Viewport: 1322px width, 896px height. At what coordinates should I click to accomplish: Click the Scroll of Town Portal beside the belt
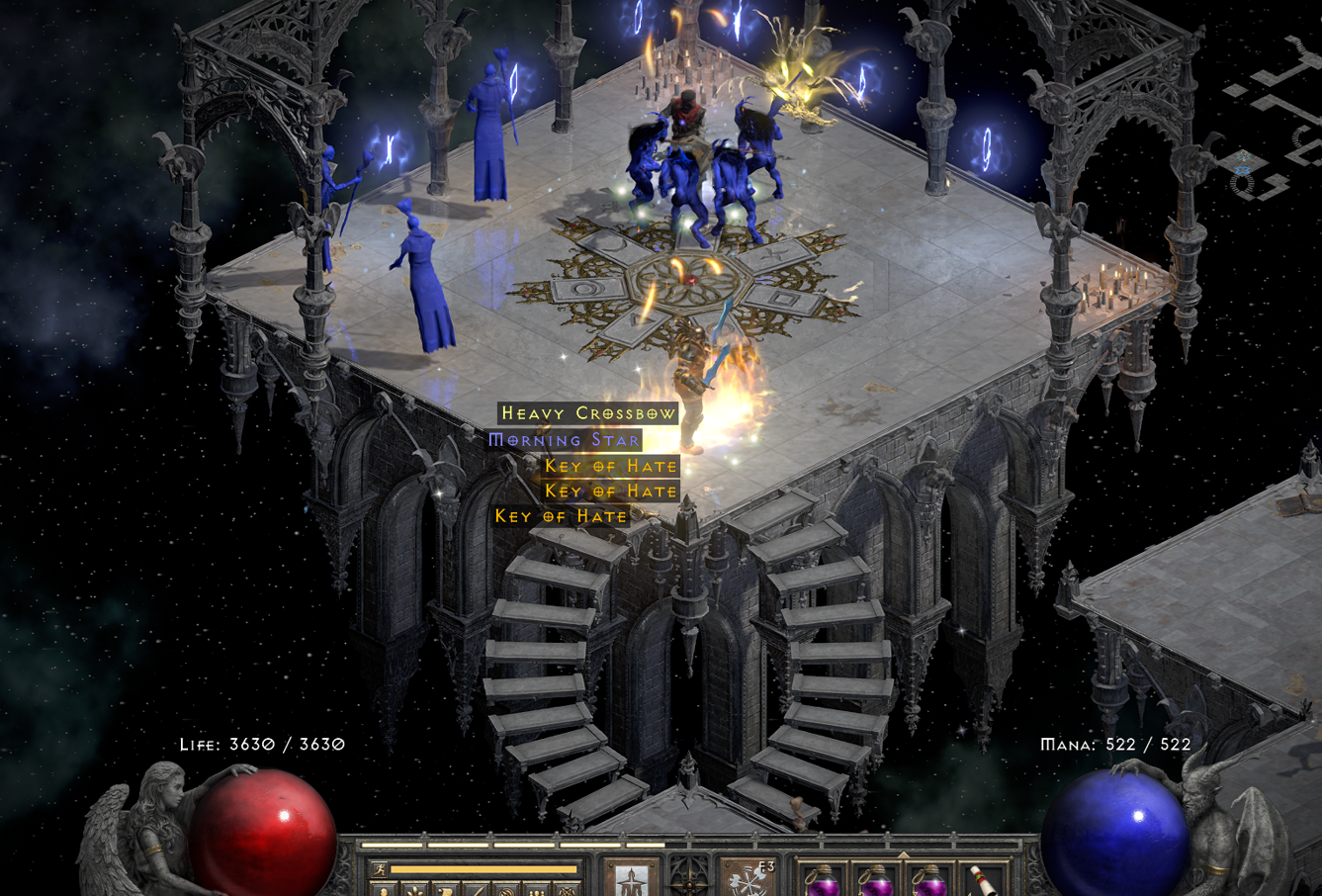tap(982, 880)
